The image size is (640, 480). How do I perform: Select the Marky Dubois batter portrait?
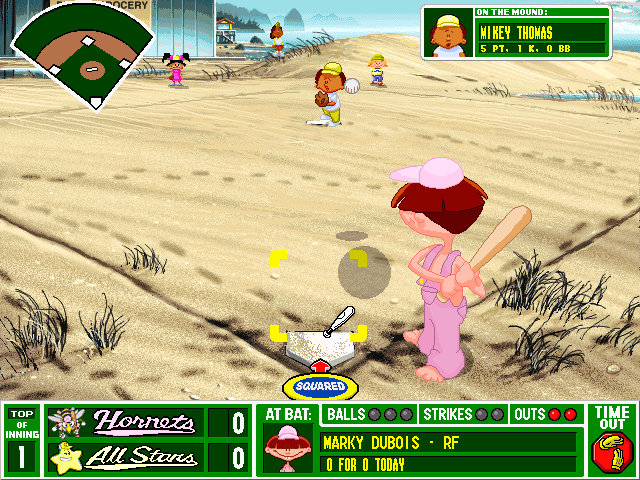coord(286,449)
